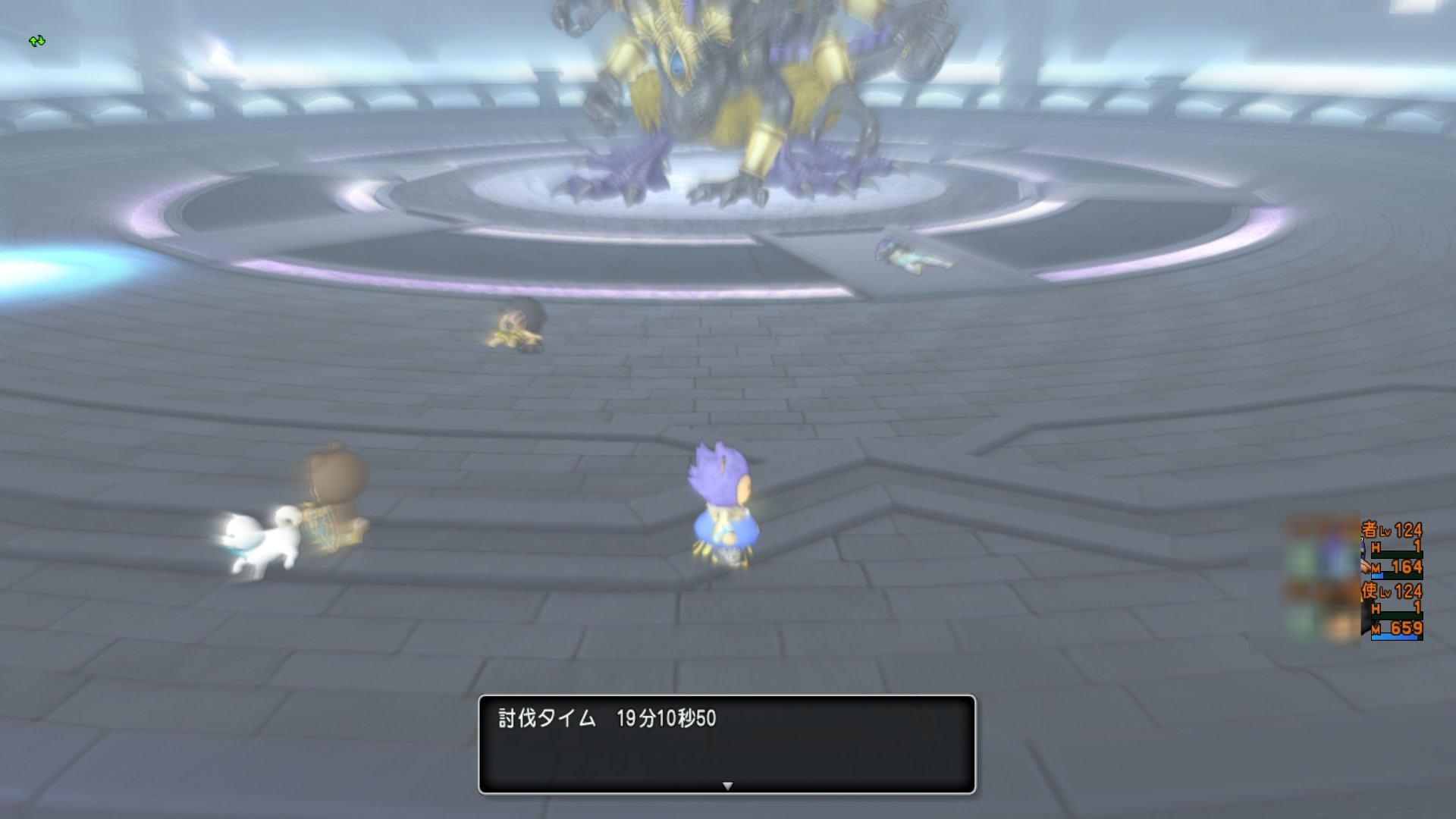The image size is (1456, 819).
Task: Click the green connection status icon
Action: coord(37,41)
